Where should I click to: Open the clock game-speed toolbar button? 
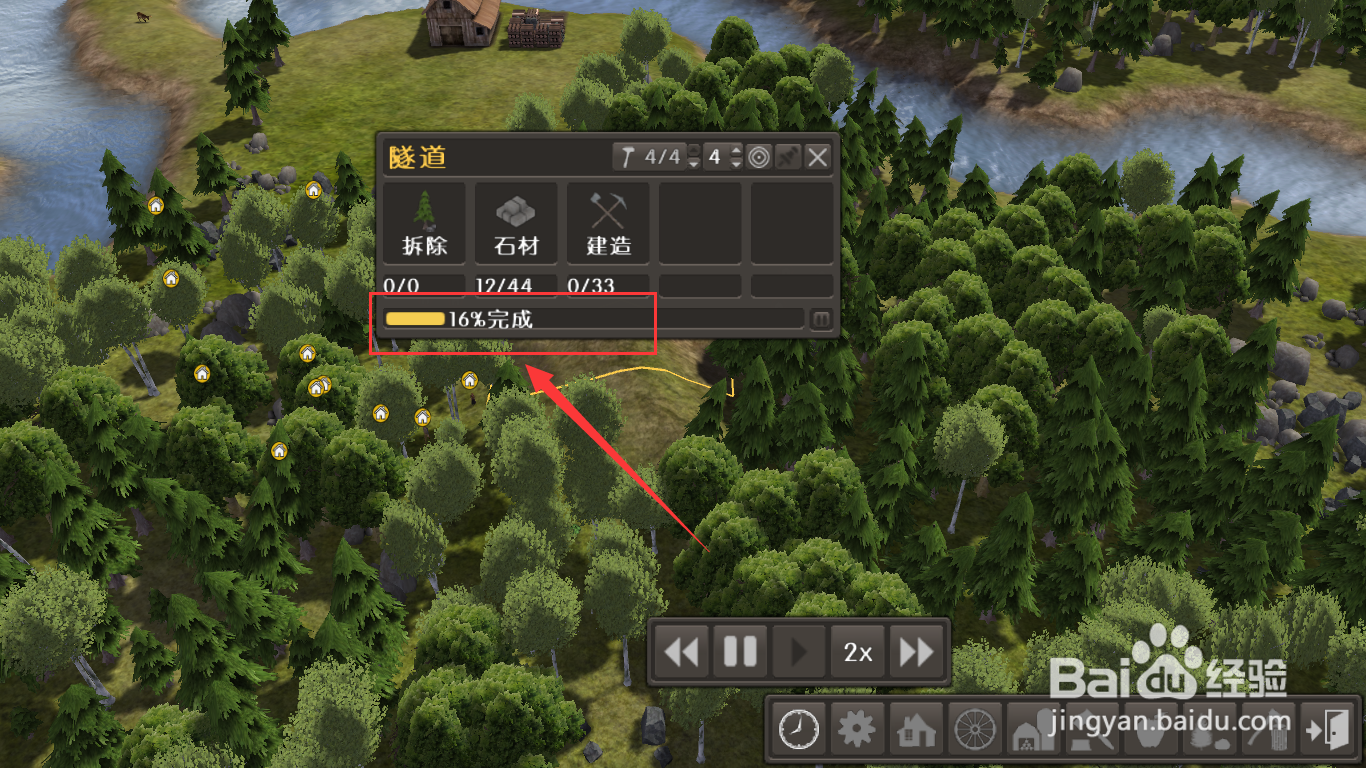click(x=798, y=729)
